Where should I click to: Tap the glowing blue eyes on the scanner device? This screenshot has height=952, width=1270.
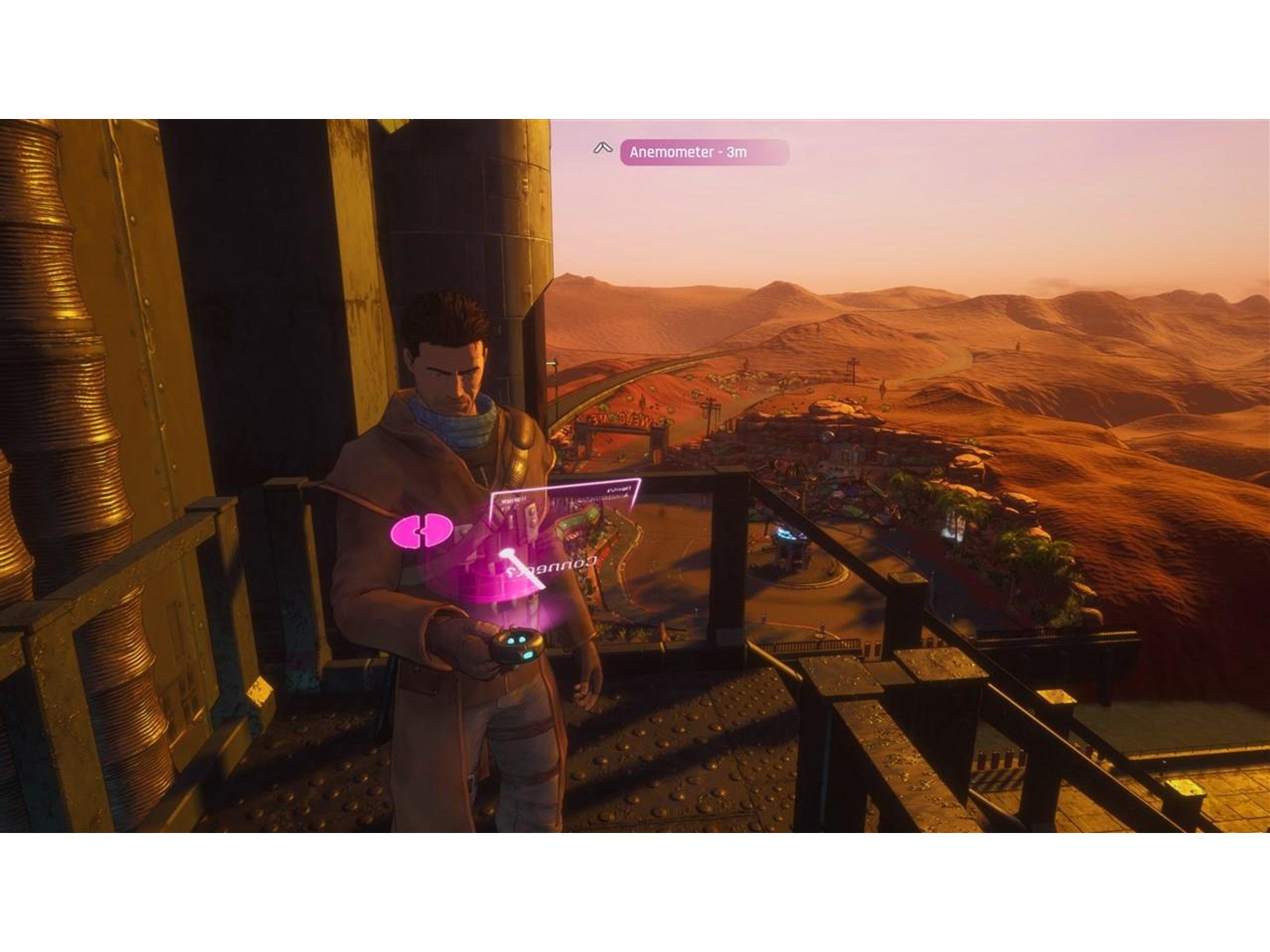pos(517,642)
